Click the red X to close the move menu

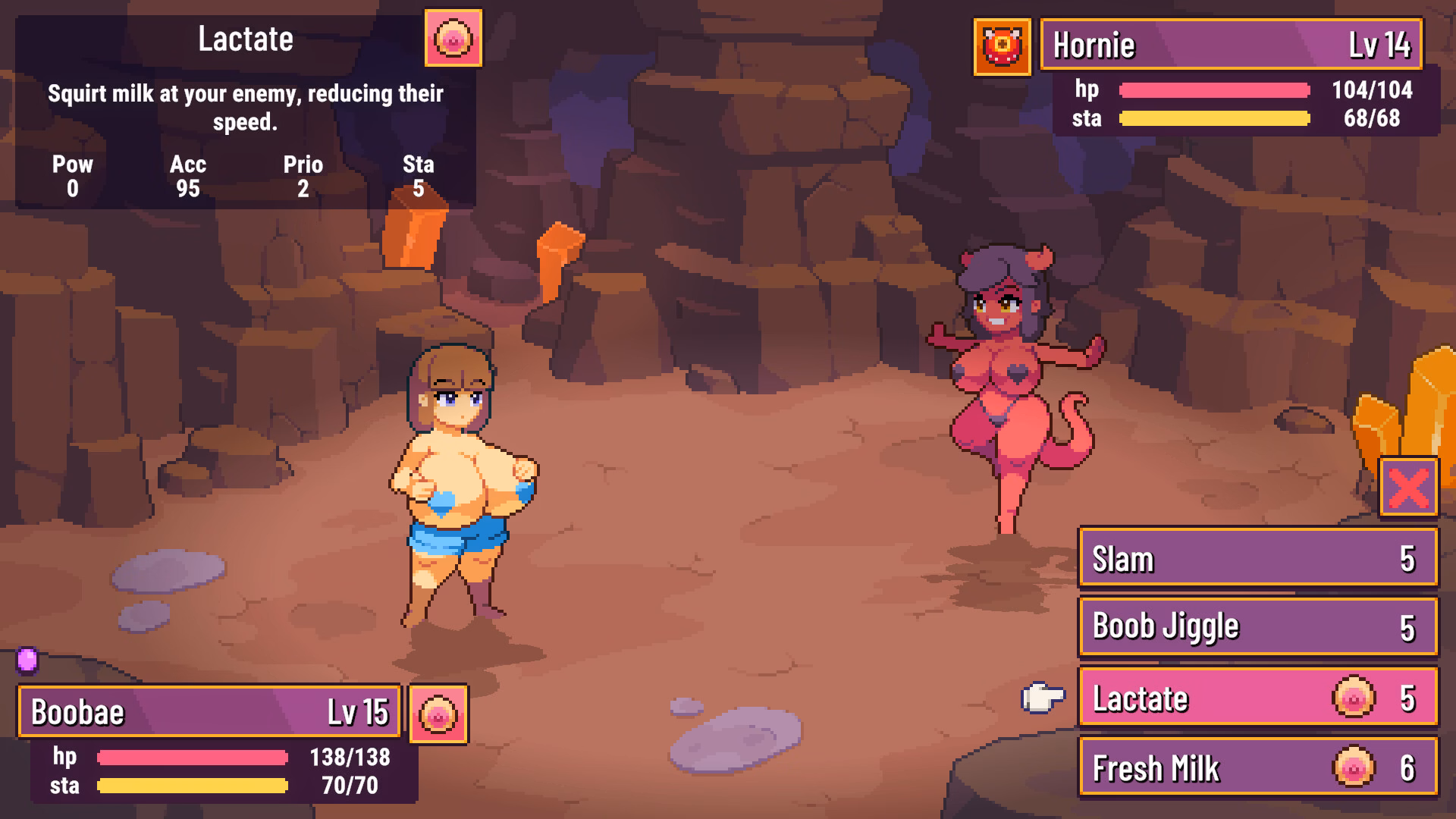1407,488
